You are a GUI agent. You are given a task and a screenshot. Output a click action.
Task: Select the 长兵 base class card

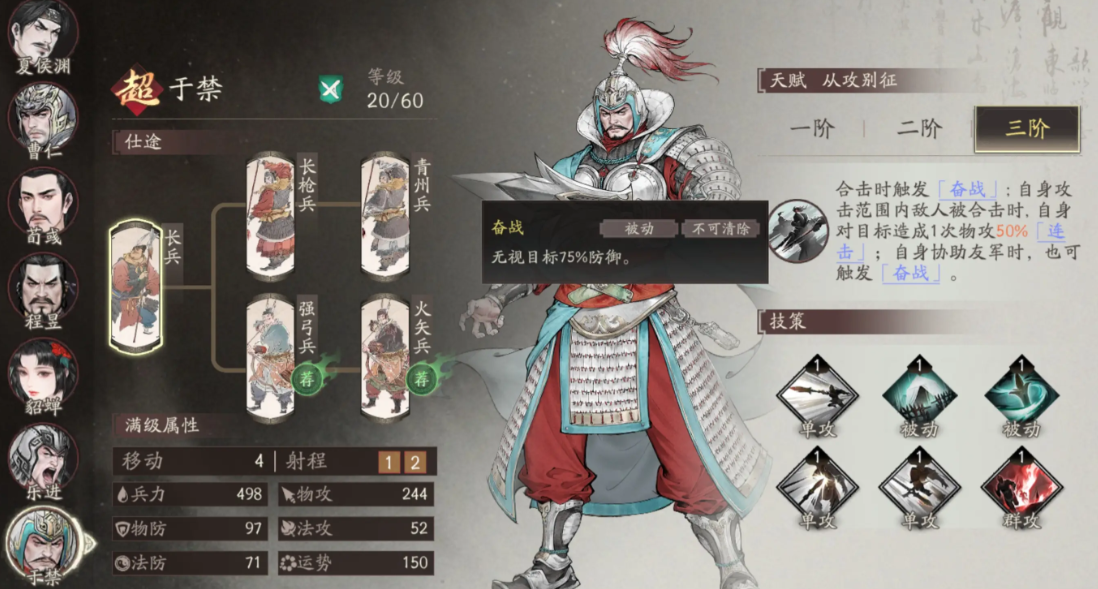click(136, 286)
